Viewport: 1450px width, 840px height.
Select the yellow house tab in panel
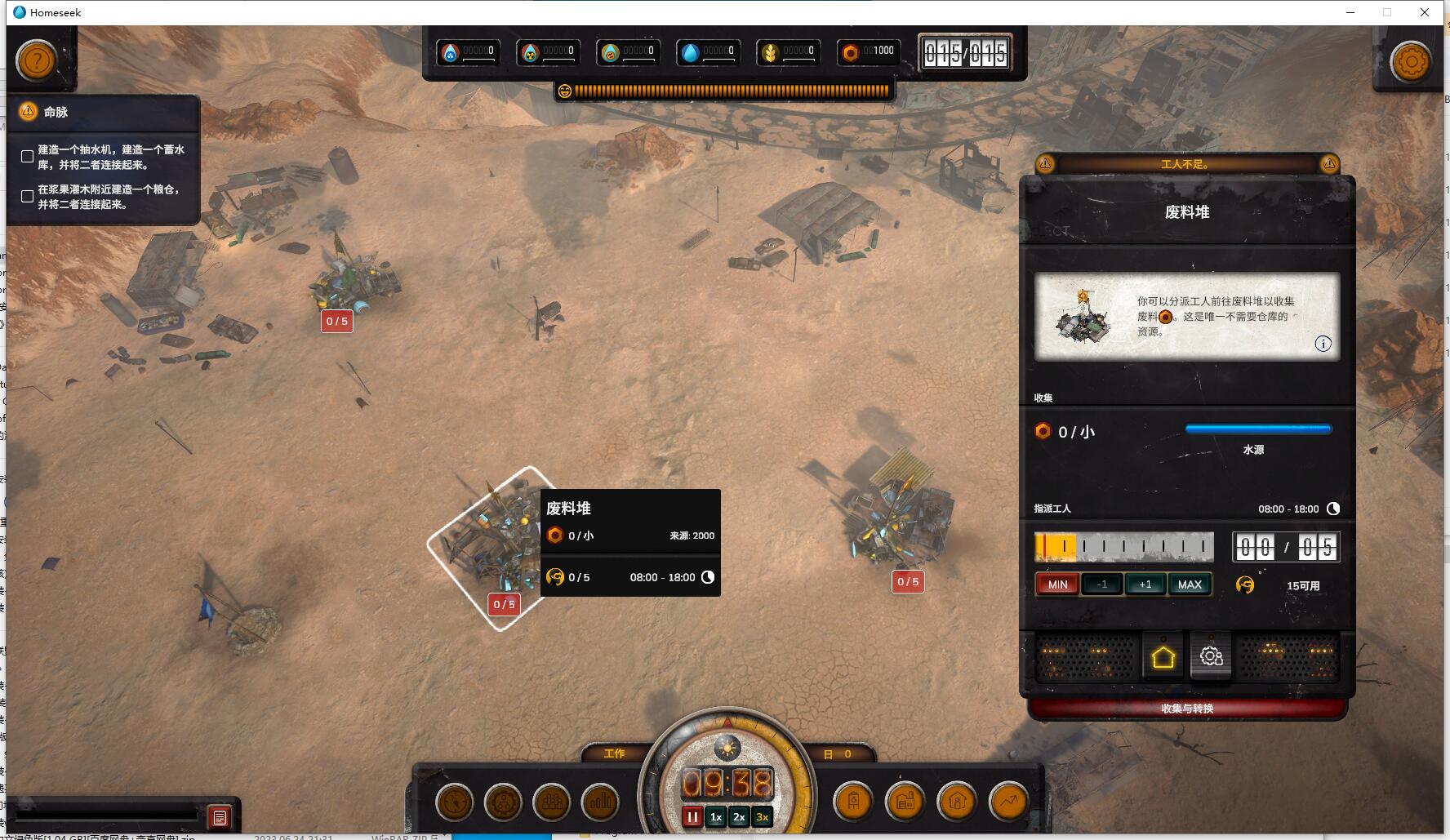point(1163,657)
